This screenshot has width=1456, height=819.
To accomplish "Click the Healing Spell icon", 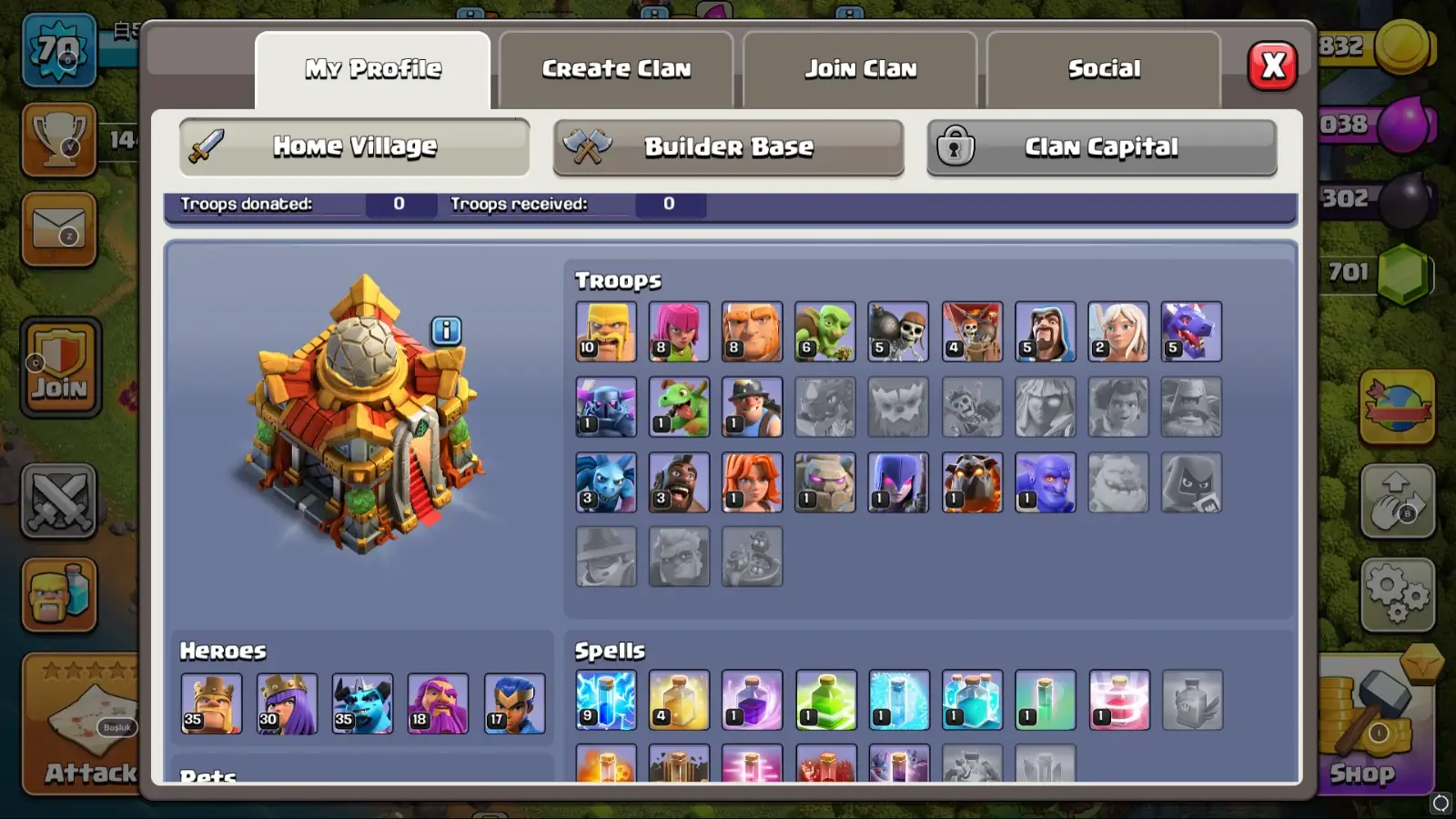I will click(x=679, y=702).
